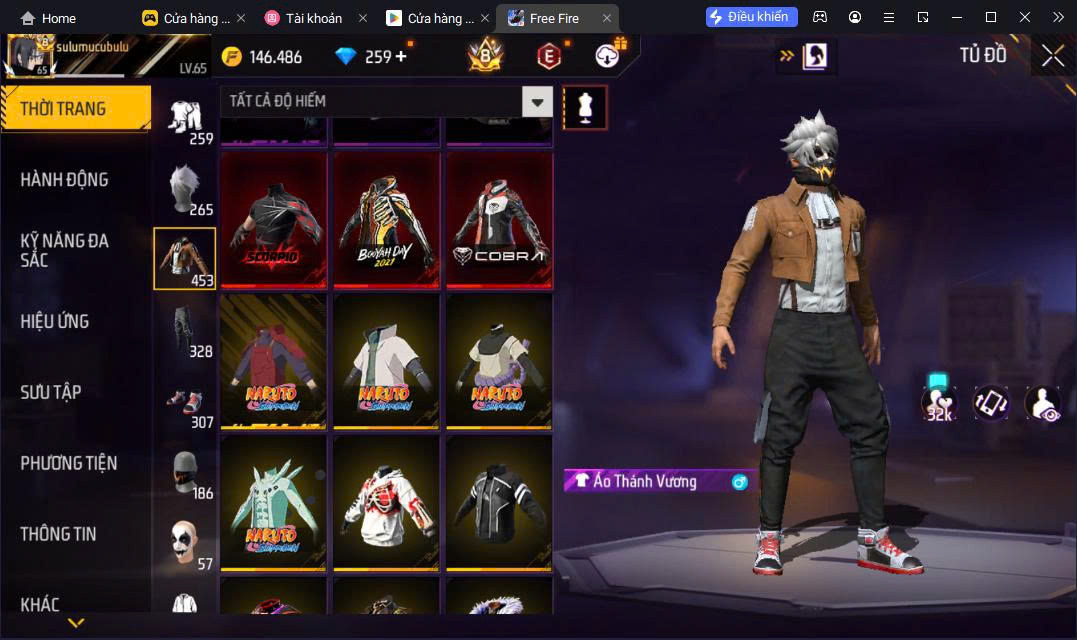This screenshot has width=1077, height=640.
Task: Select the black and white striped jacket
Action: click(x=499, y=502)
